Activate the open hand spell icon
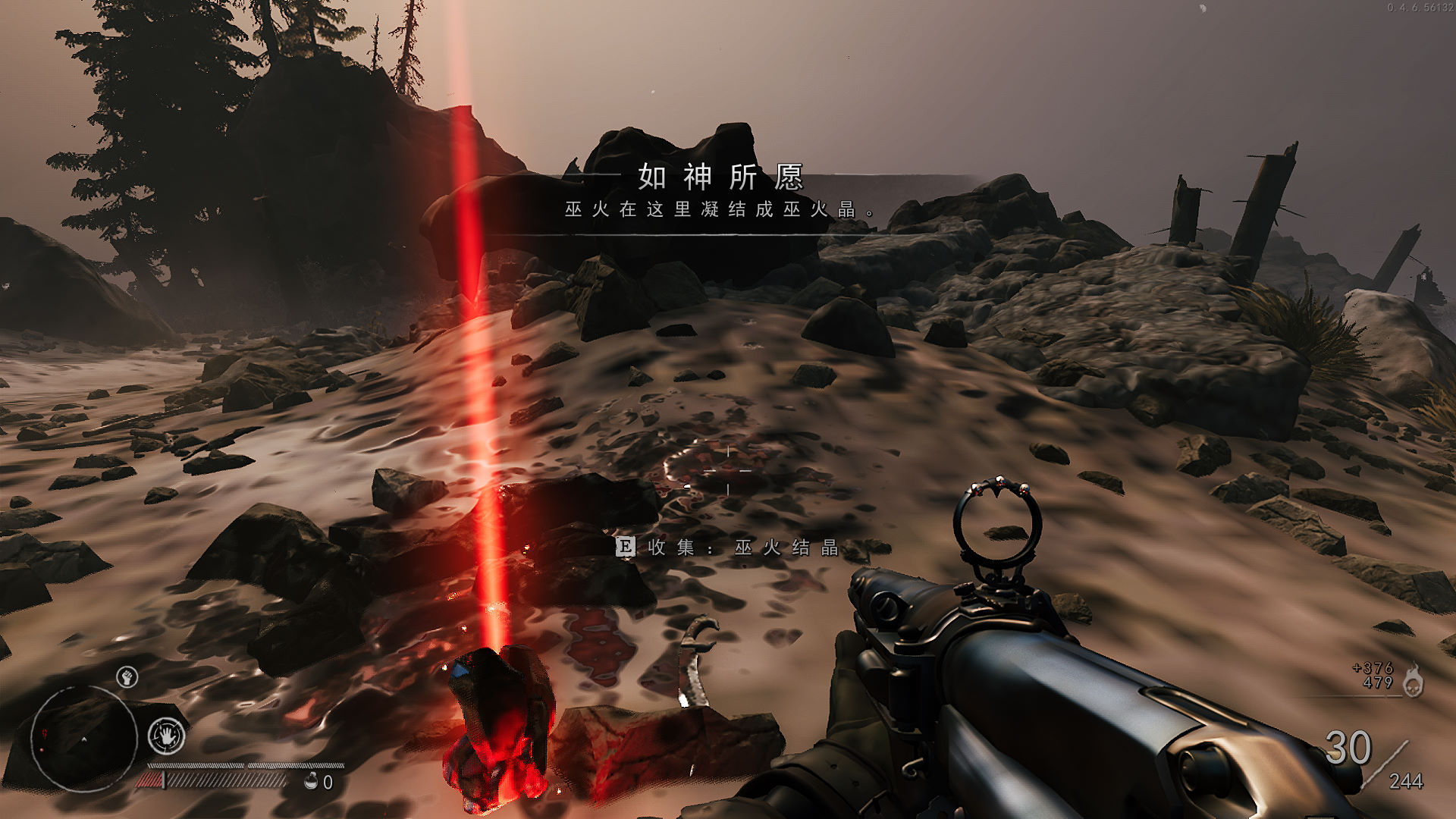This screenshot has height=819, width=1456. [166, 735]
